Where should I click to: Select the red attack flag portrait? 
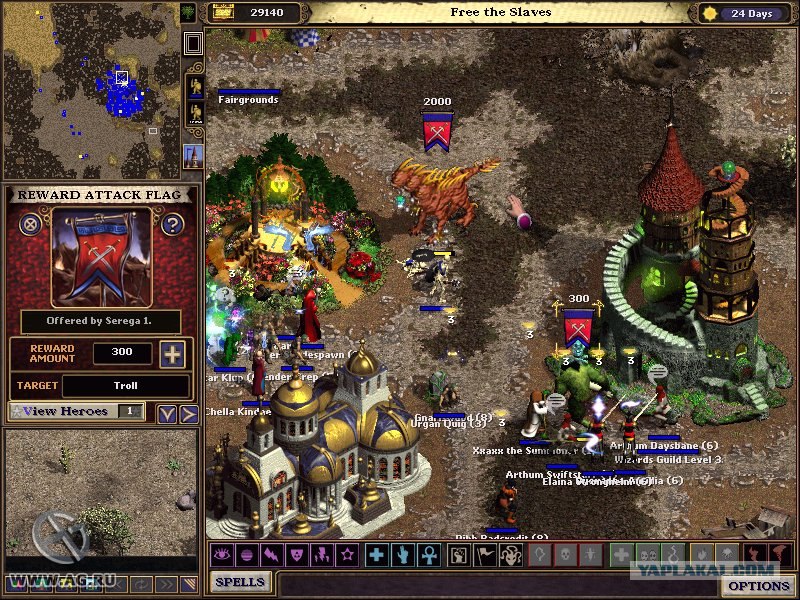tap(101, 257)
